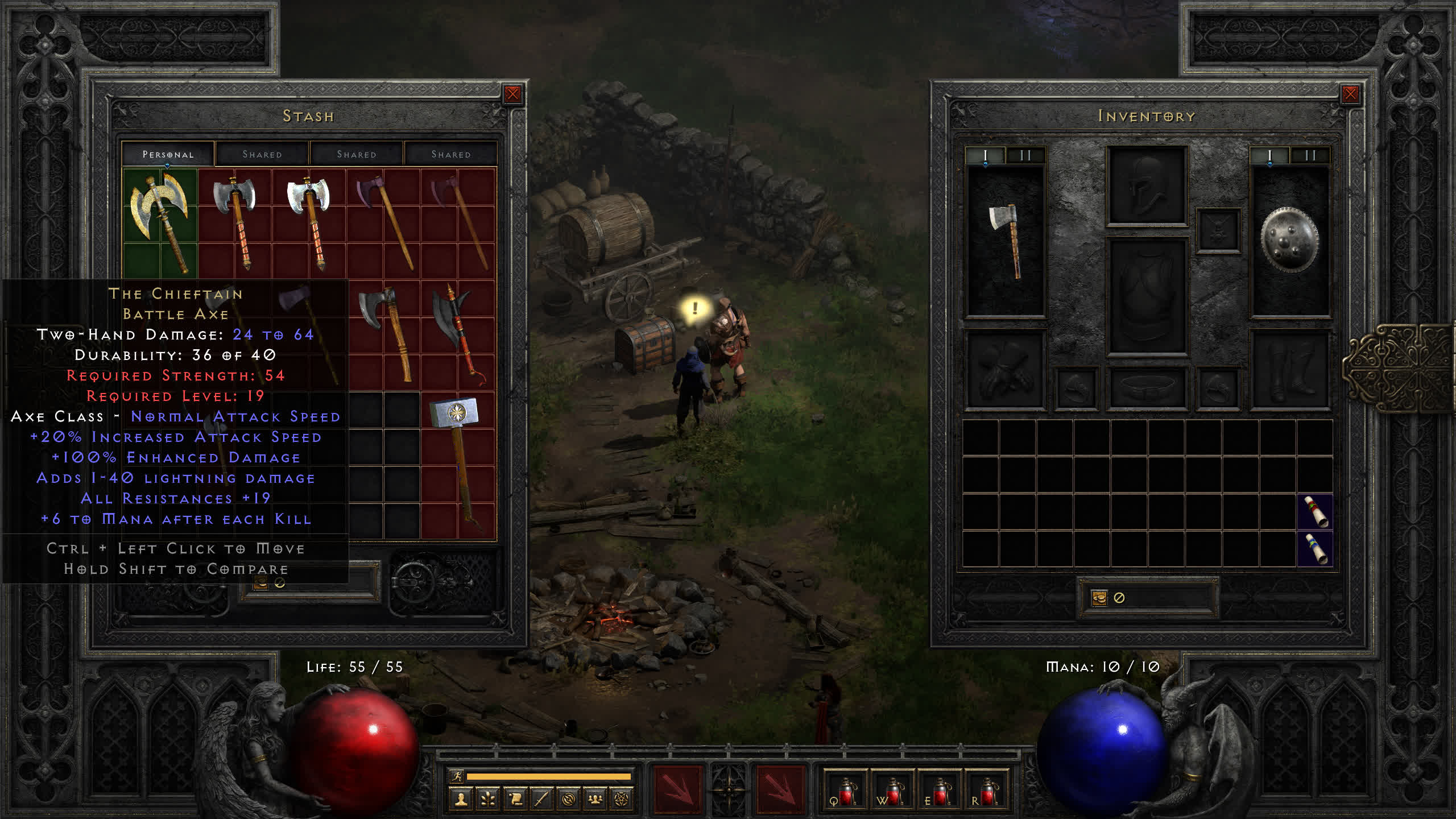Use the W belt health potion

tap(892, 792)
